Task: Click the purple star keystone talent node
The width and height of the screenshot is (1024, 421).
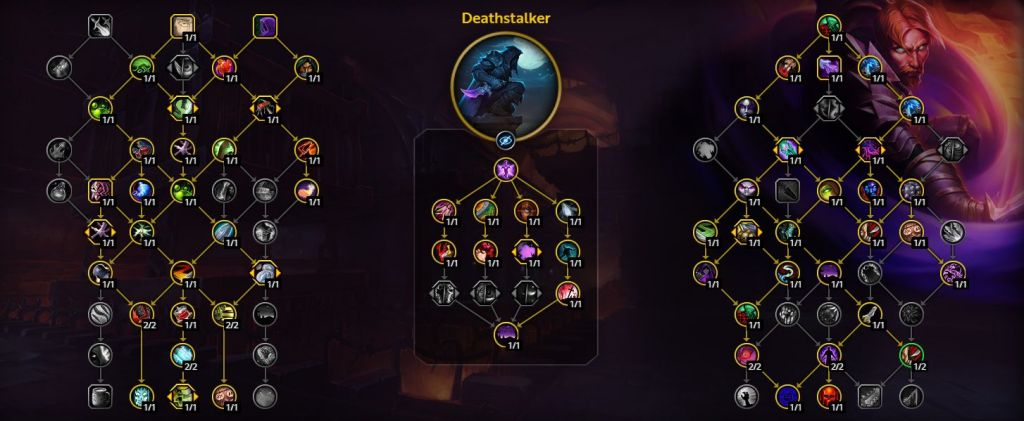Action: coord(504,171)
